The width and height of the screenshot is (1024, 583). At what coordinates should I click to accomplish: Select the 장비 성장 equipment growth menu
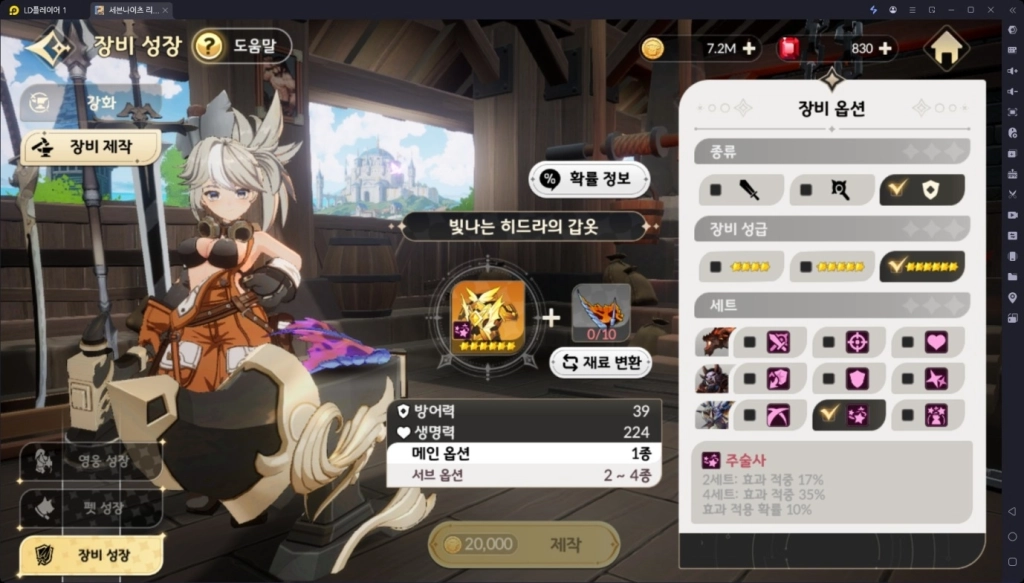pyautogui.click(x=90, y=553)
